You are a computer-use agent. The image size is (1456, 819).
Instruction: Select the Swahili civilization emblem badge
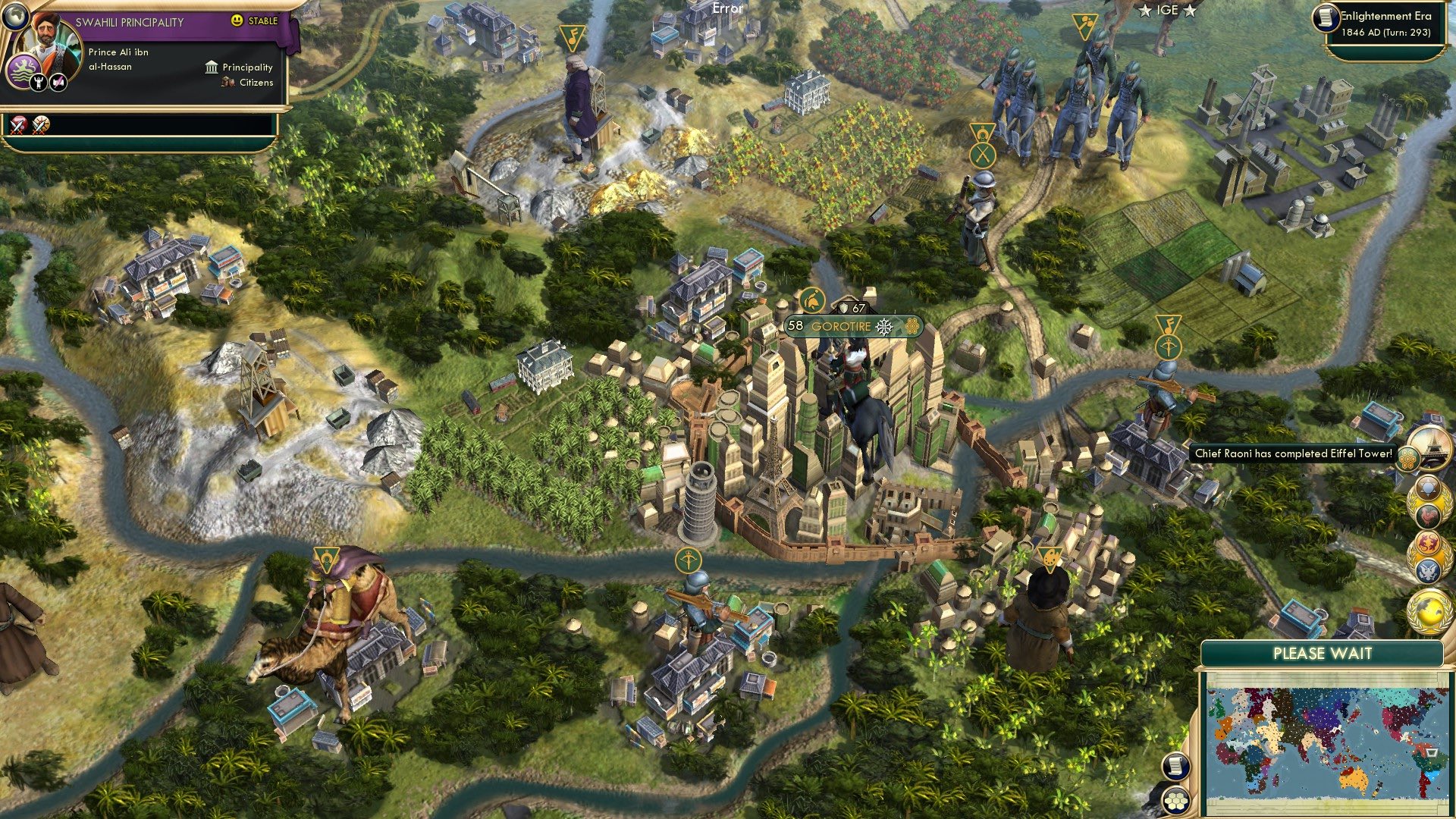[24, 70]
